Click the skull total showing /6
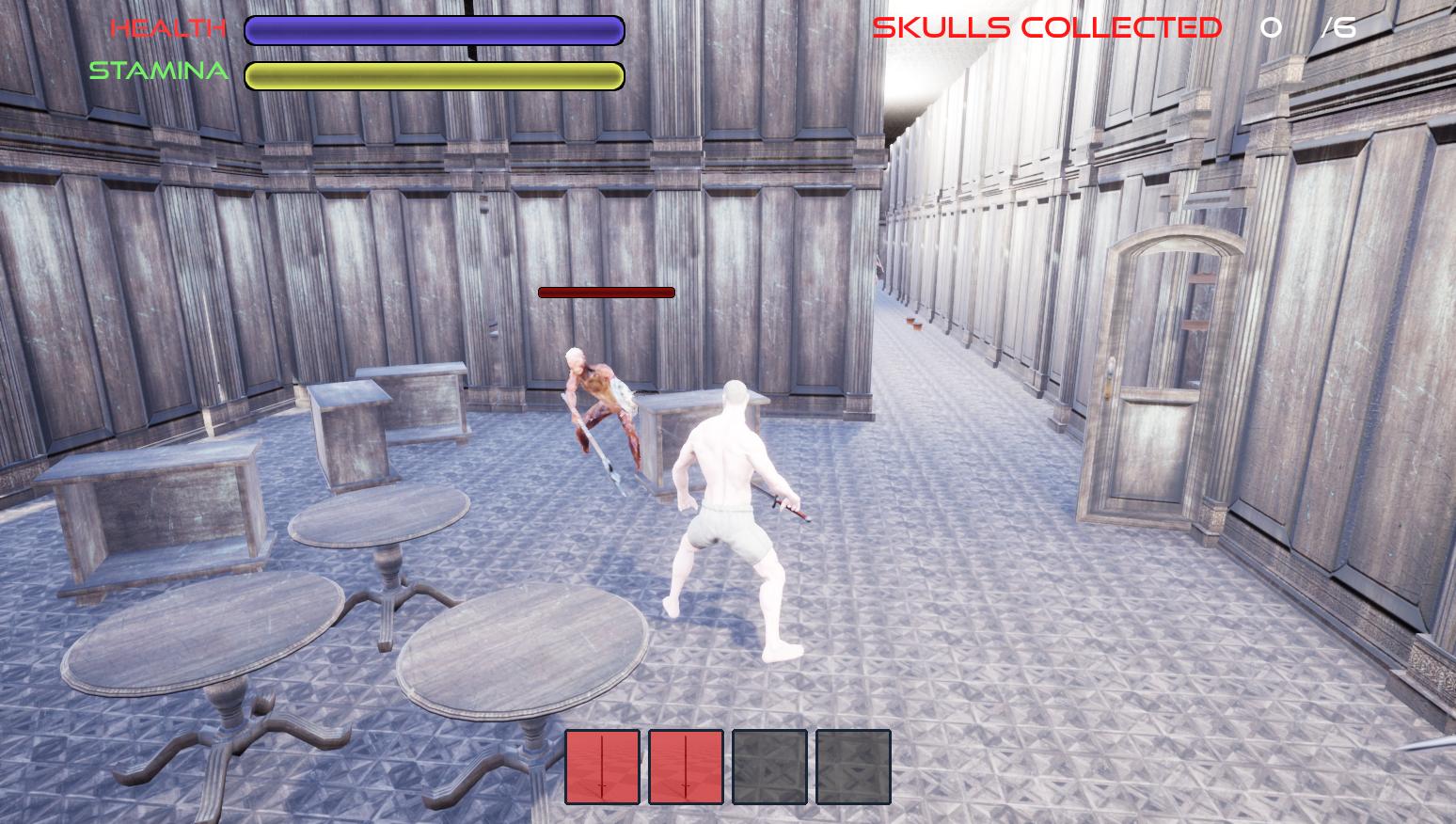Viewport: 1456px width, 824px height. tap(1337, 27)
